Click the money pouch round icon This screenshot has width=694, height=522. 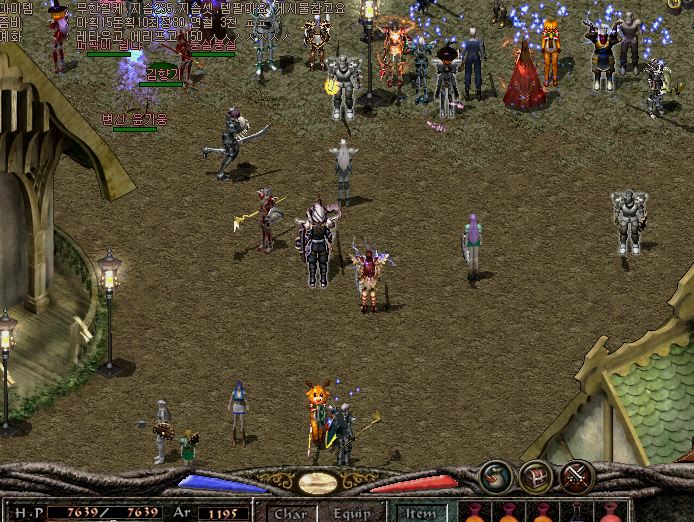pos(495,475)
